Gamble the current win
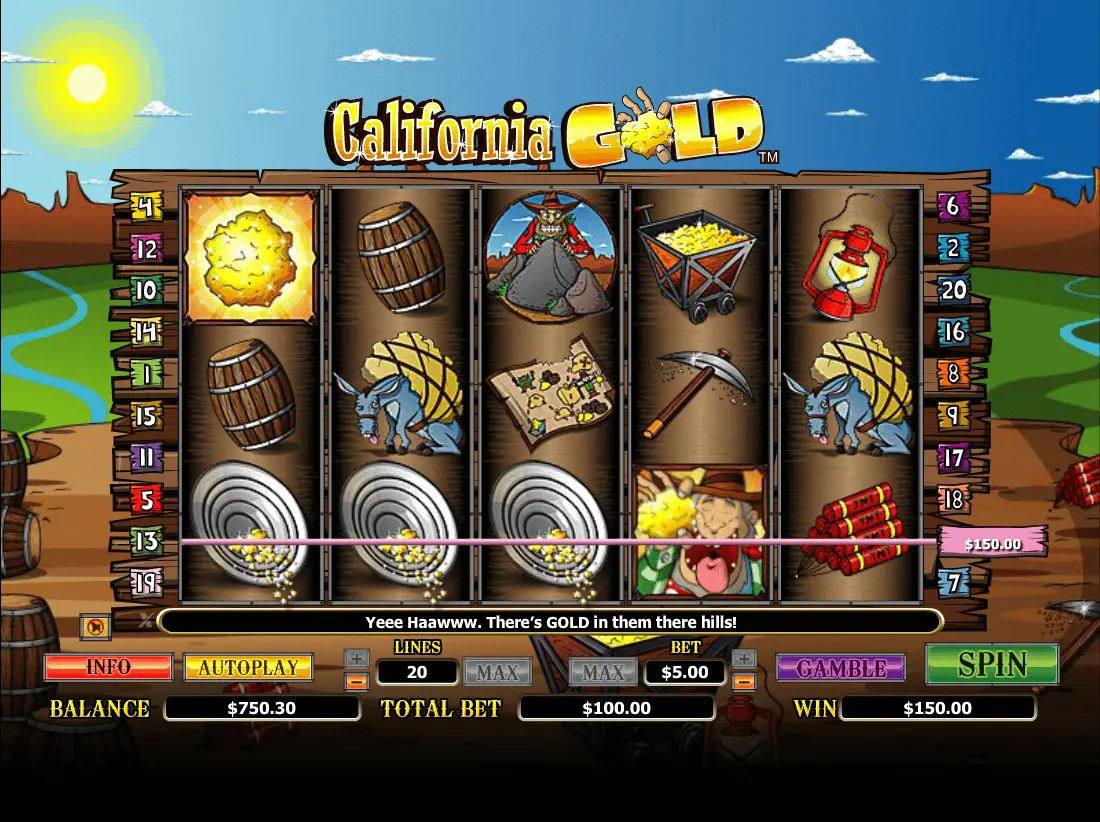Screen dimensions: 1100x822 [841, 667]
